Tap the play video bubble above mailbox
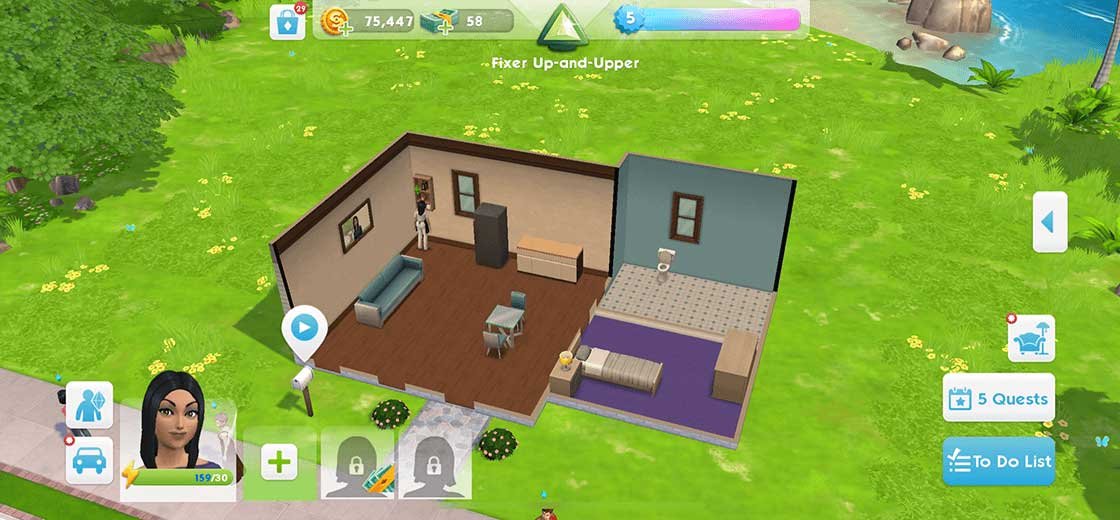Image resolution: width=1120 pixels, height=520 pixels. click(305, 327)
